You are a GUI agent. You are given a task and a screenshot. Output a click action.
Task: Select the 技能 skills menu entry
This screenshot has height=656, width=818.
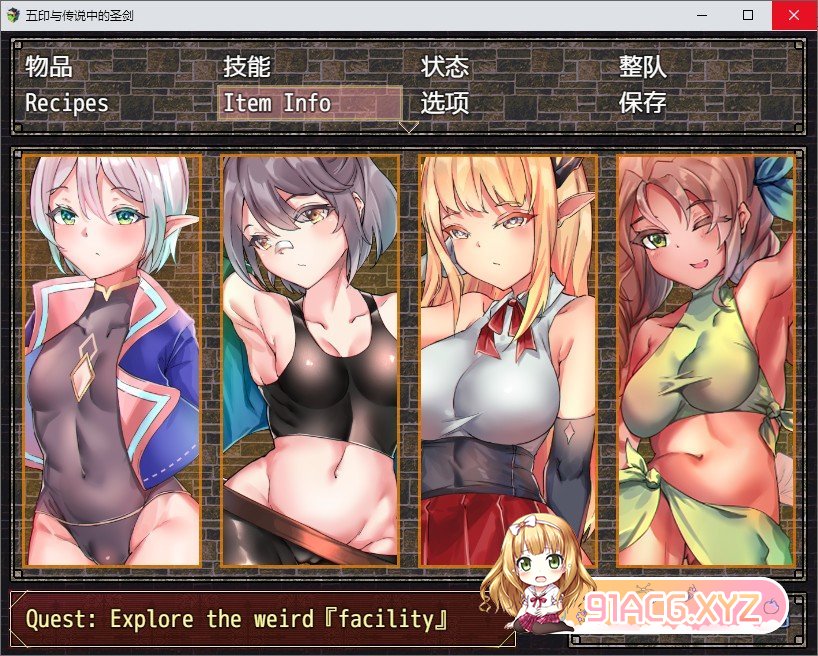click(x=247, y=67)
